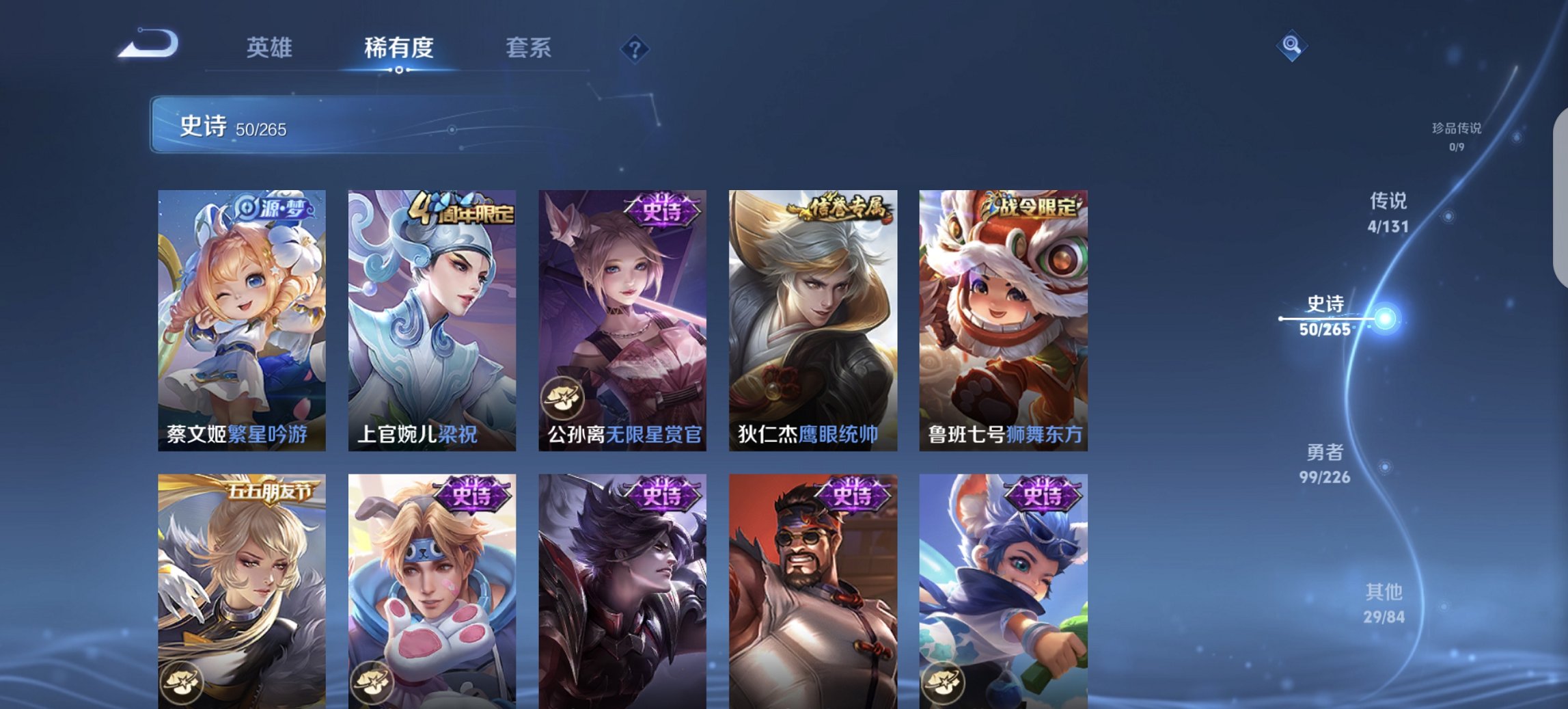Screen dimensions: 1568x709
Task: Switch to the 英雄 tab
Action: click(x=271, y=49)
